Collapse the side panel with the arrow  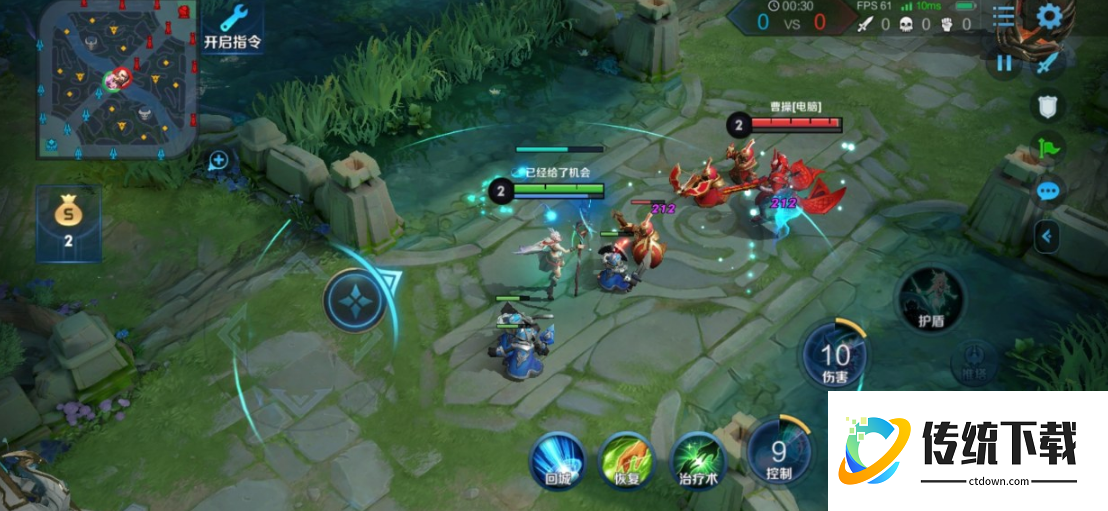click(1047, 236)
